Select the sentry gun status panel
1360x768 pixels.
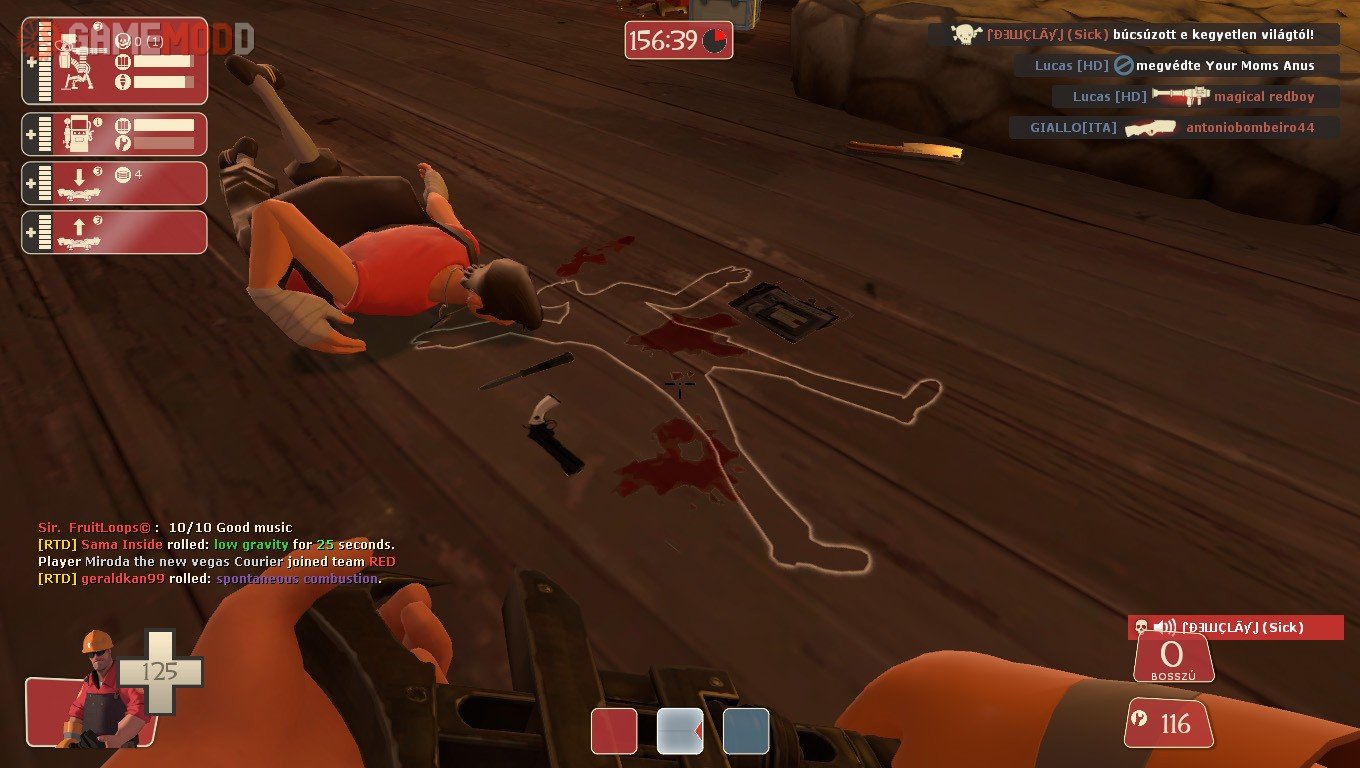(115, 62)
